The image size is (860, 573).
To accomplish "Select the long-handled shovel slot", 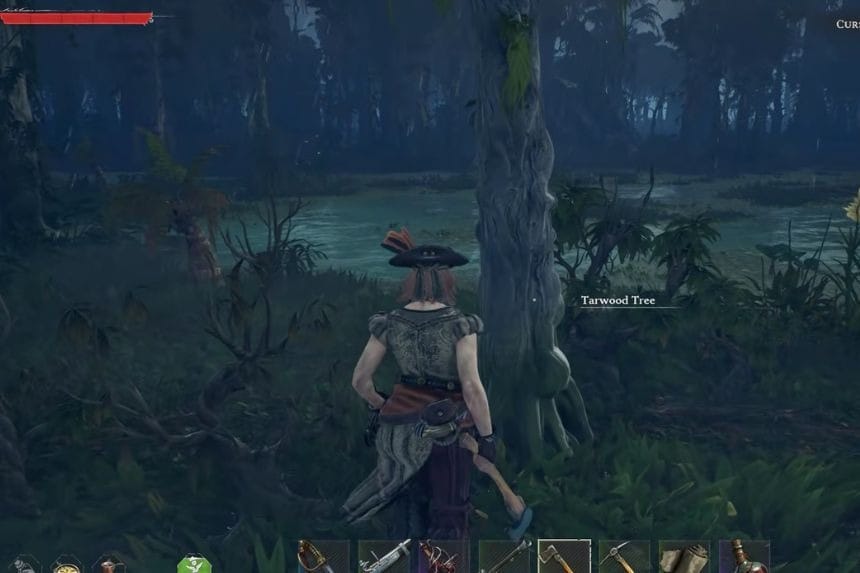I will (x=504, y=557).
